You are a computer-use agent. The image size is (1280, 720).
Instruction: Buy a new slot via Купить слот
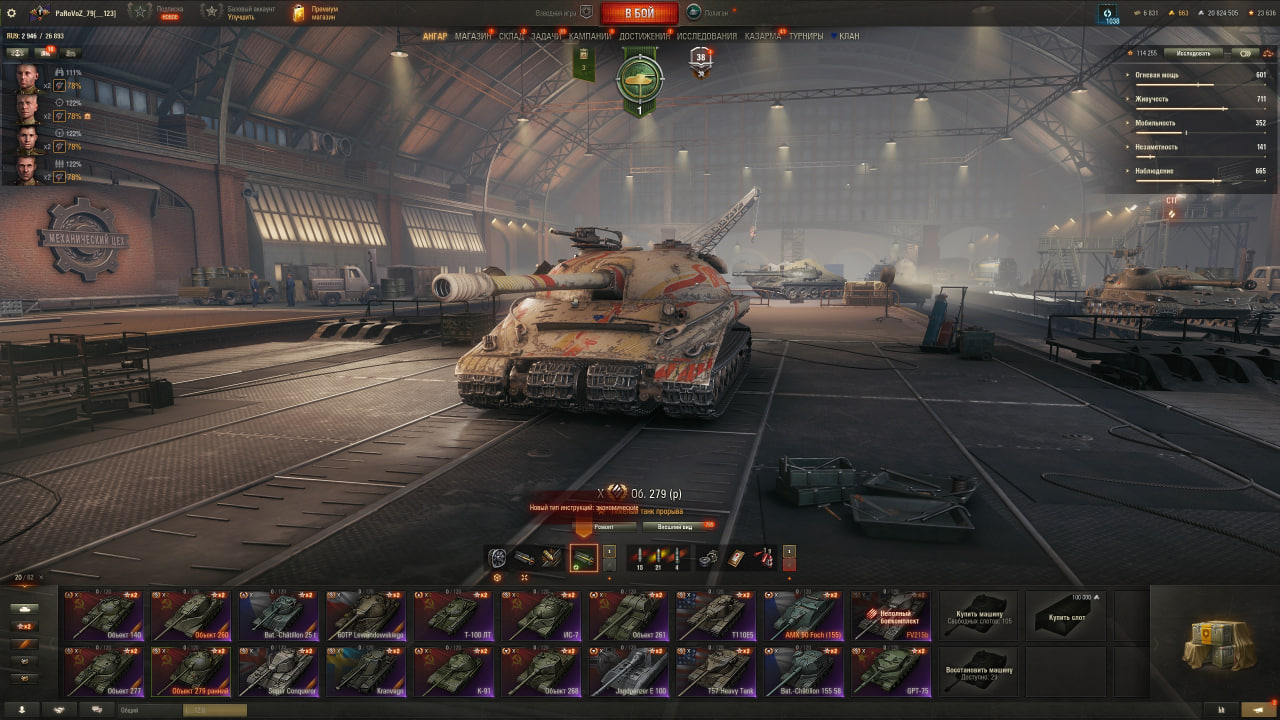[x=1066, y=615]
